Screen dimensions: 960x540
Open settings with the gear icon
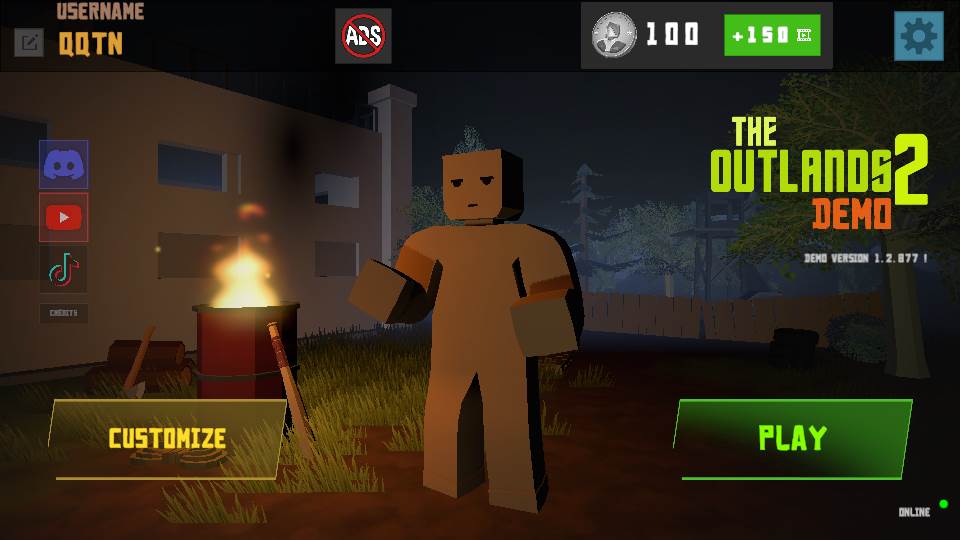918,37
